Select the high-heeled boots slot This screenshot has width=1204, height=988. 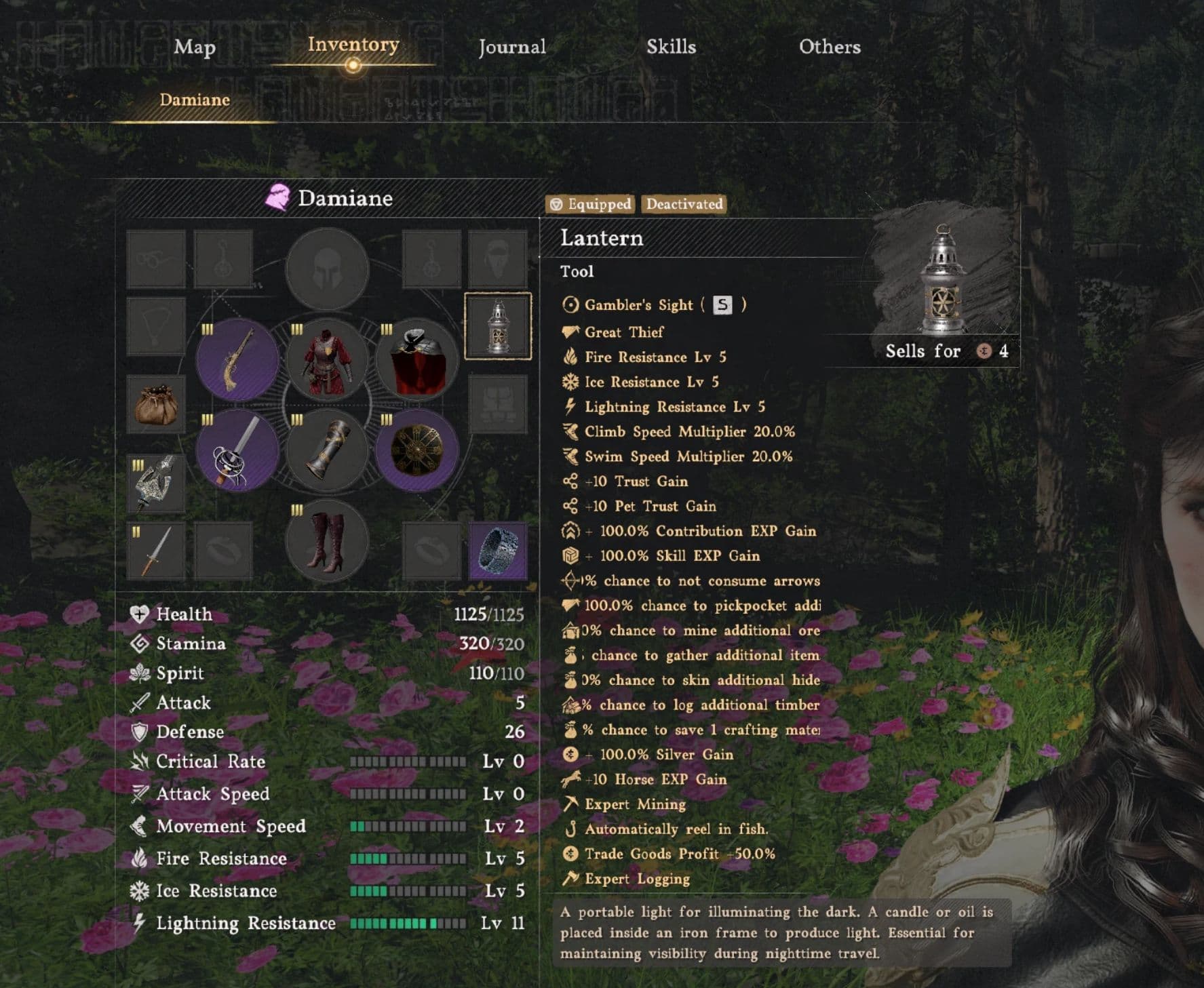pos(327,541)
